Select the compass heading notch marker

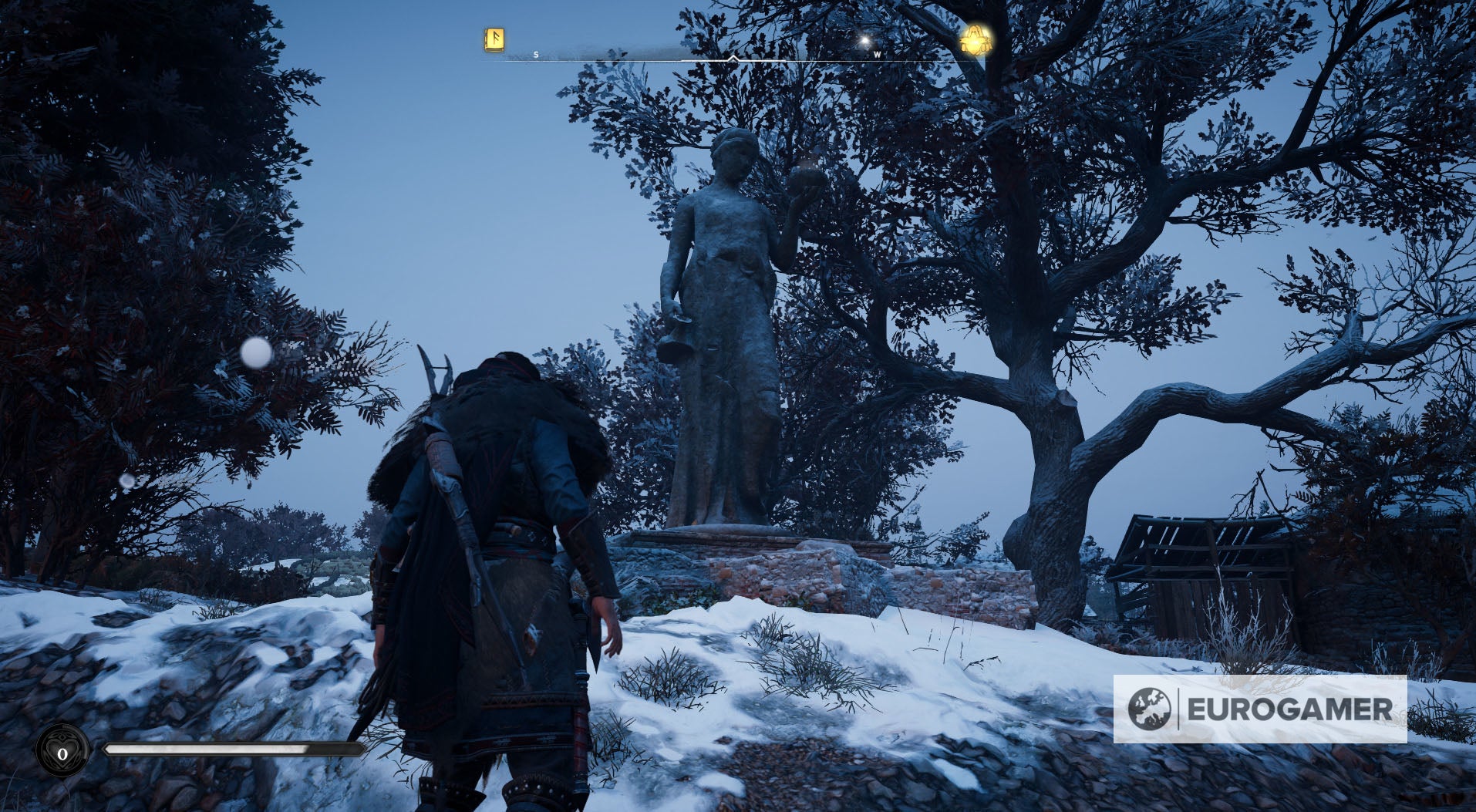[x=733, y=58]
